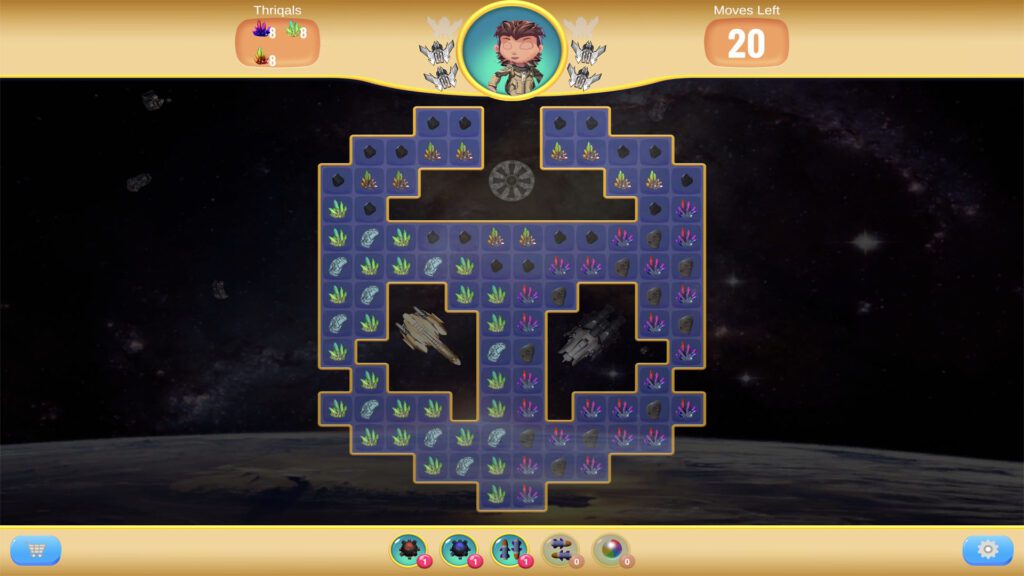
Task: Activate the red spiked mine booster
Action: (x=408, y=549)
